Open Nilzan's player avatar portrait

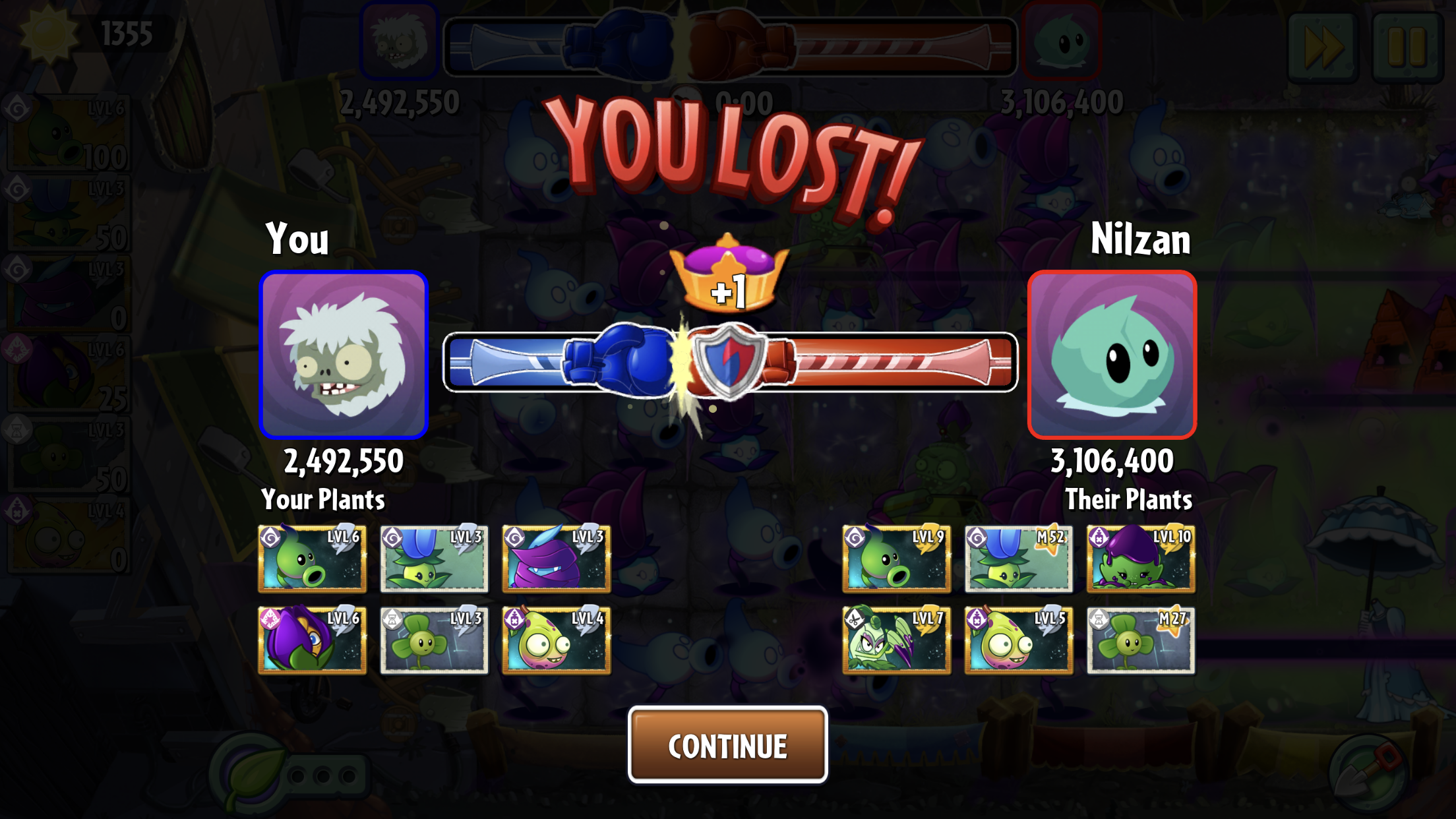(1112, 355)
